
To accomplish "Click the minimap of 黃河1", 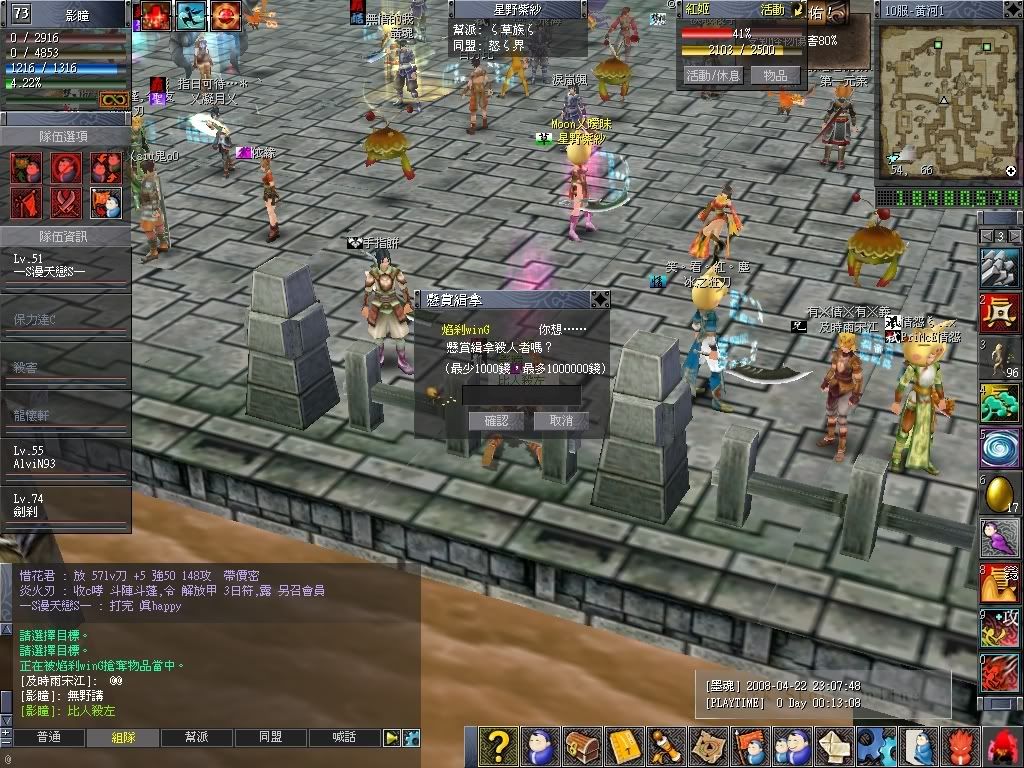I will pos(946,98).
